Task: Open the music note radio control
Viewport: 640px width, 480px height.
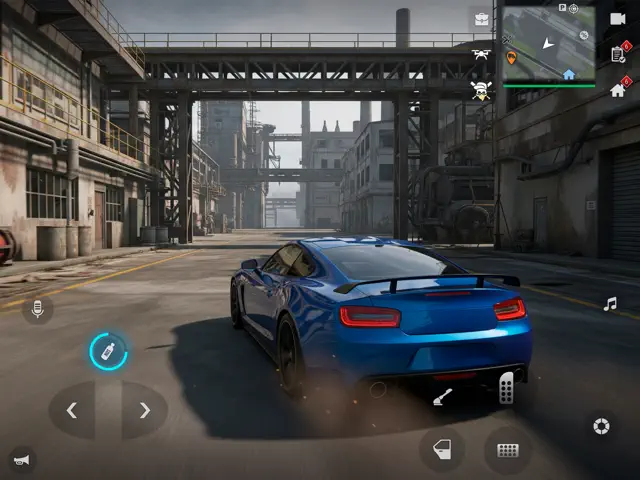Action: point(610,304)
